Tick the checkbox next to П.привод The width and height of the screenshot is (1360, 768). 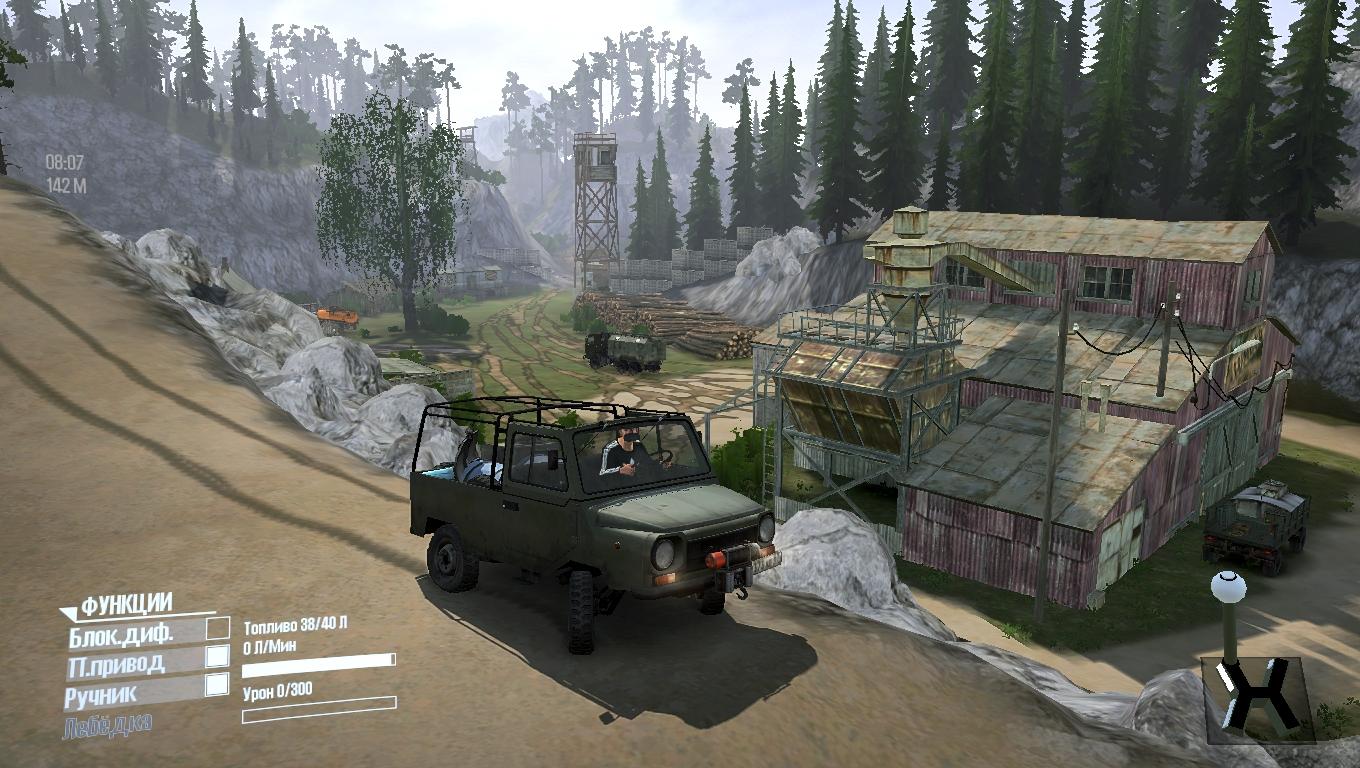click(x=217, y=657)
